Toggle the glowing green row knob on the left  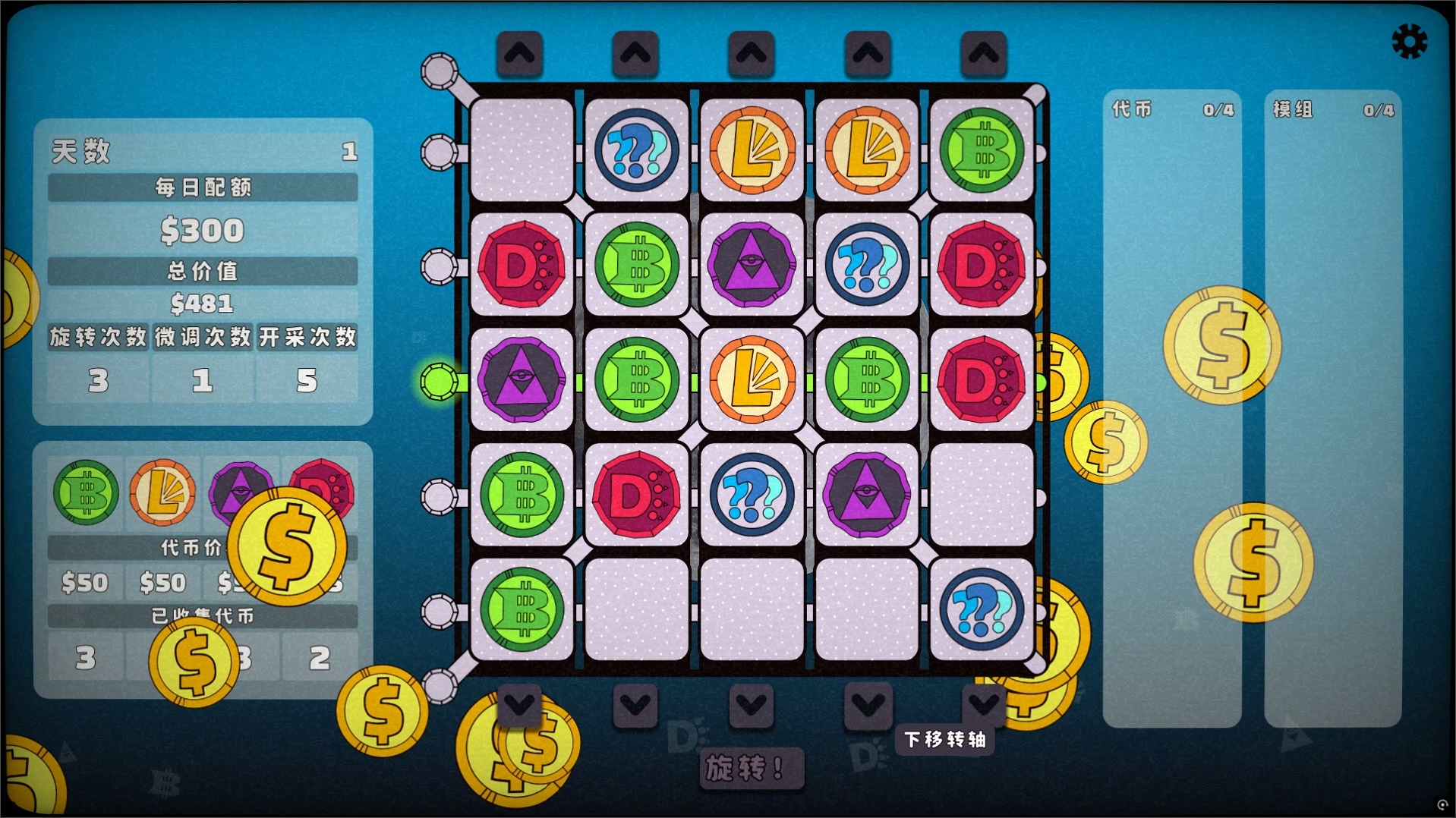click(x=440, y=383)
